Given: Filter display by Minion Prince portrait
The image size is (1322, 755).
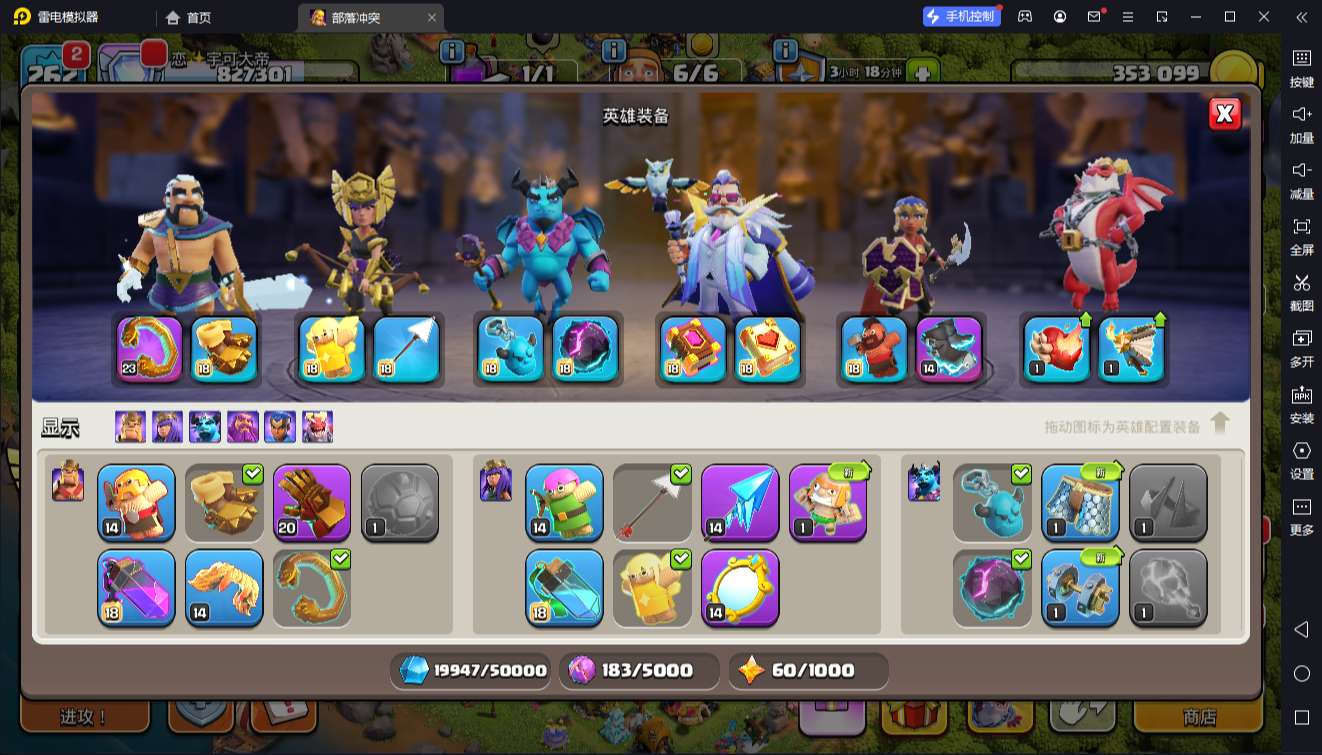Looking at the screenshot, I should [205, 427].
